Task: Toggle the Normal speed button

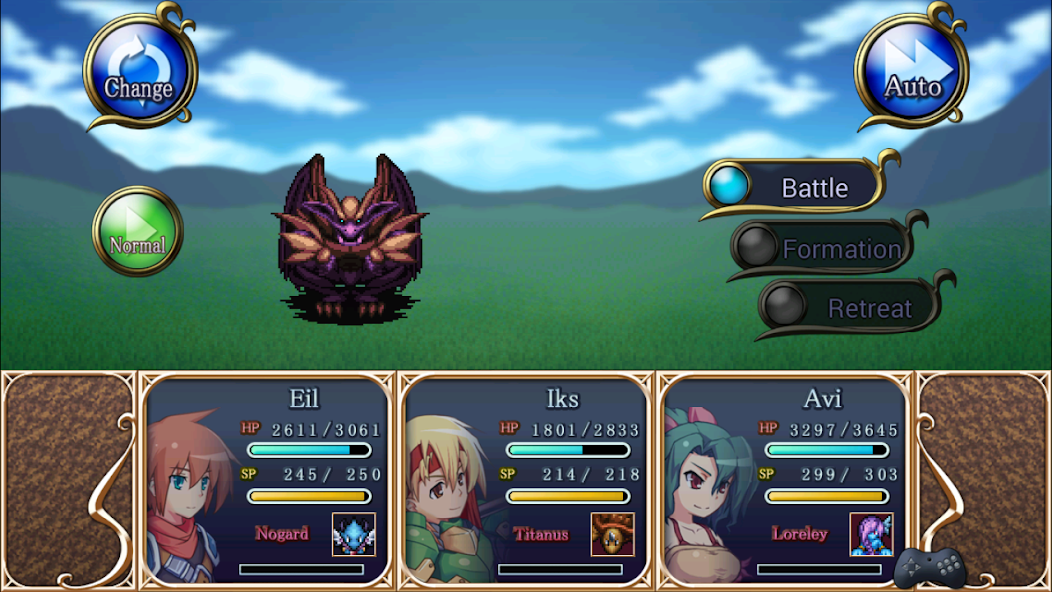Action: coord(138,232)
